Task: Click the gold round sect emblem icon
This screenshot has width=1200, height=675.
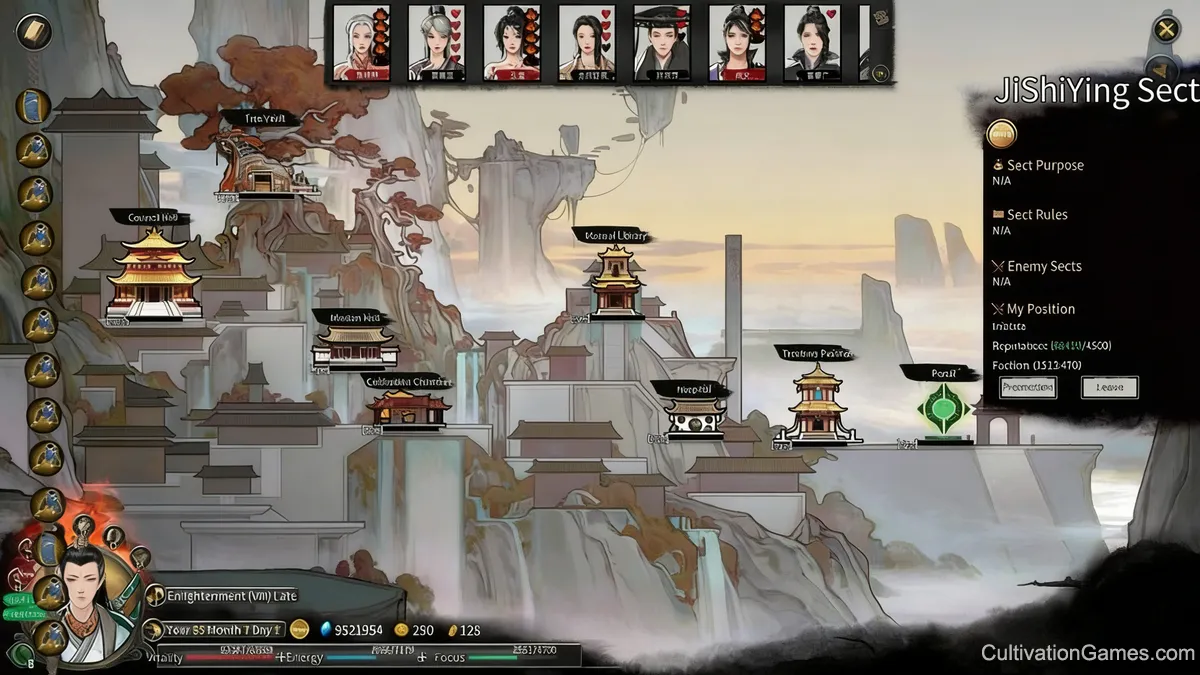Action: coord(1001,134)
